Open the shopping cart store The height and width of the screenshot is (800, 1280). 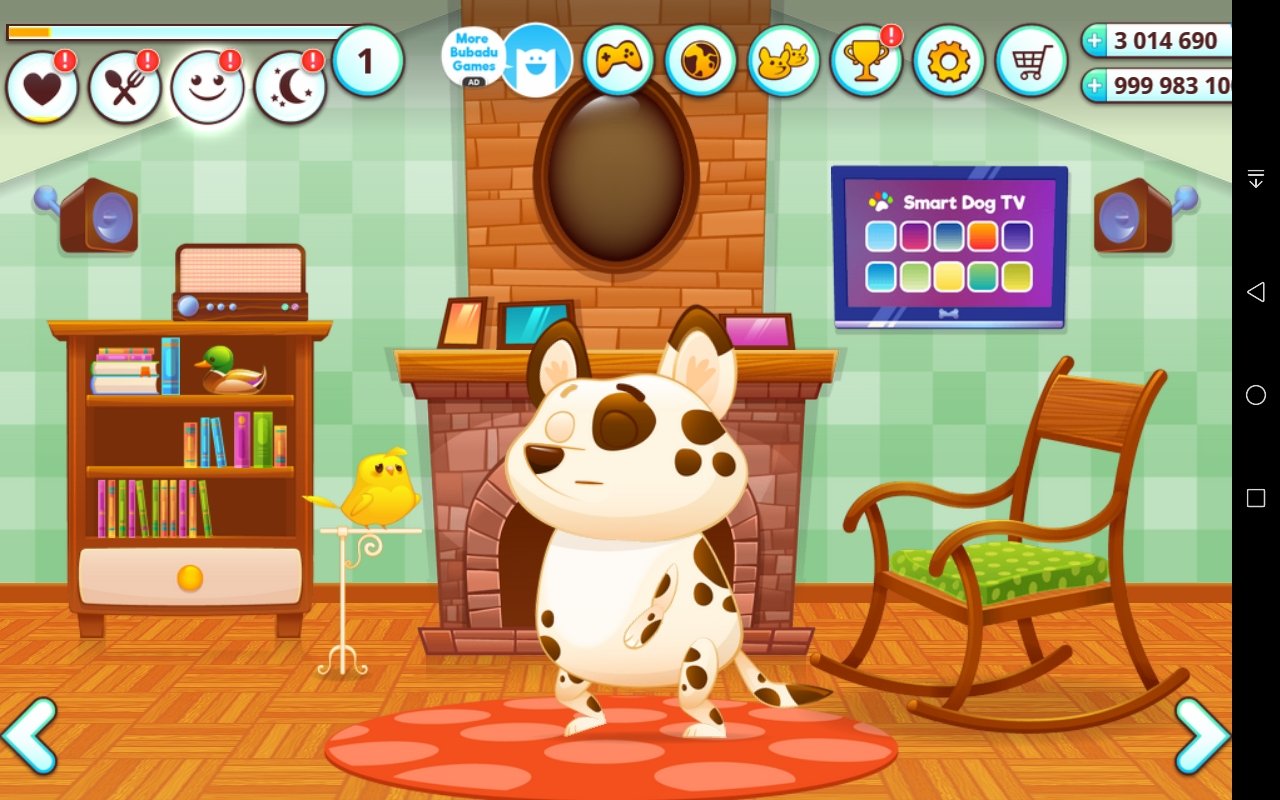pos(1031,61)
